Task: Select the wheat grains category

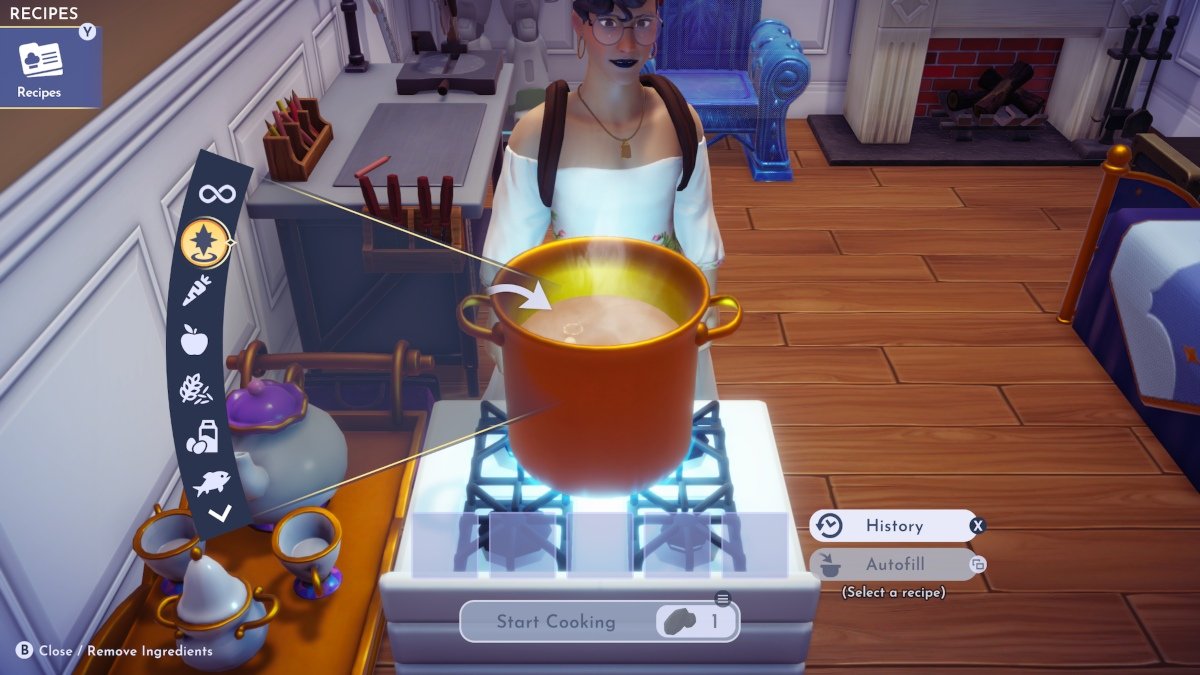Action: [195, 389]
